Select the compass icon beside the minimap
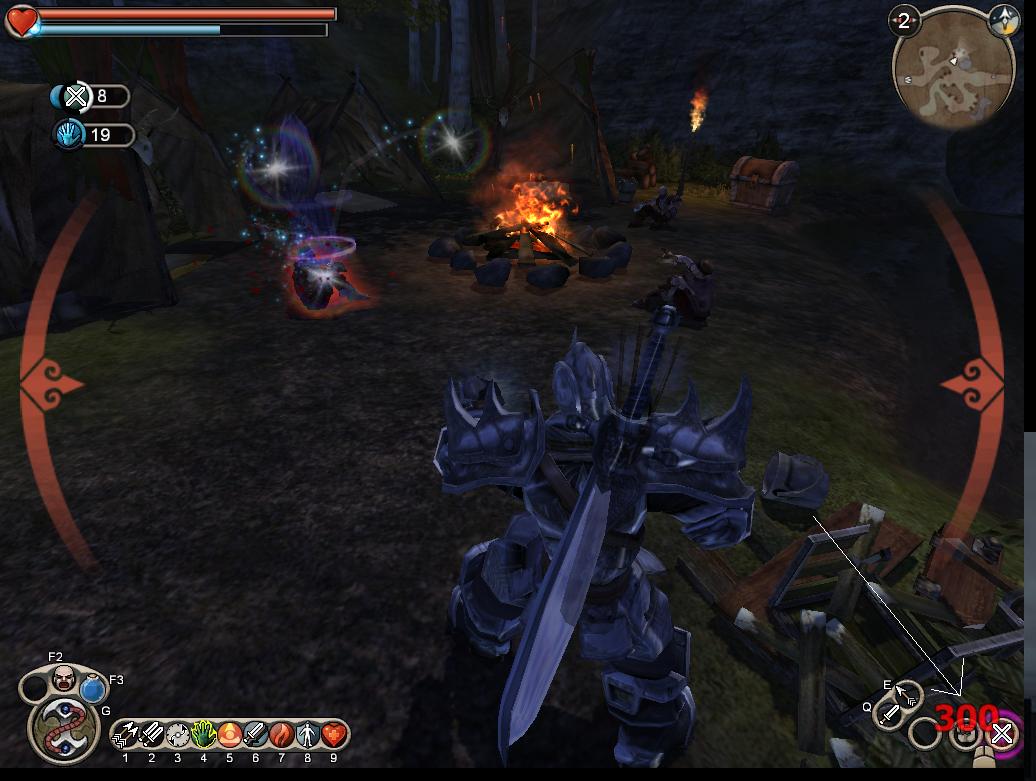Viewport: 1036px width, 781px height. pos(1001,19)
